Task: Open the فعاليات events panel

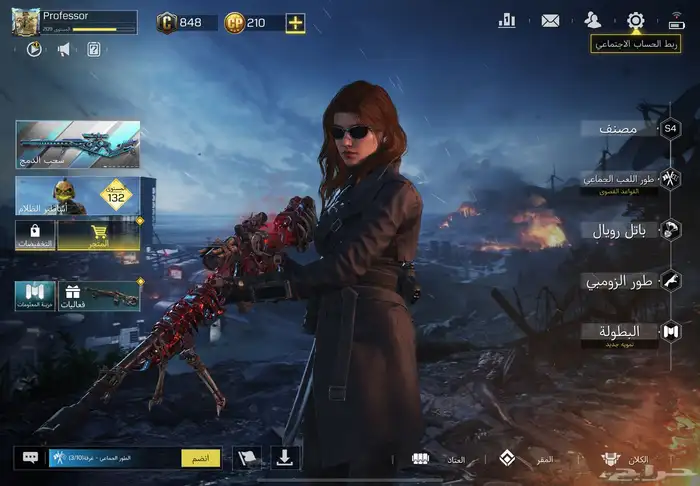Action: coord(99,295)
